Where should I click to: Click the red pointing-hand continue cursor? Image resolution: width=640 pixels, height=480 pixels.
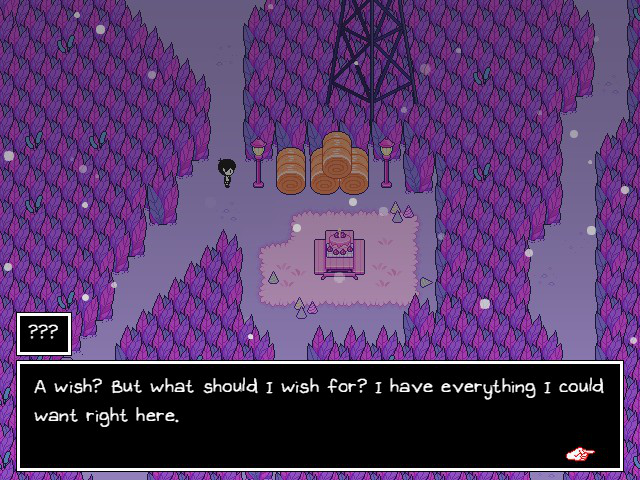click(x=580, y=454)
